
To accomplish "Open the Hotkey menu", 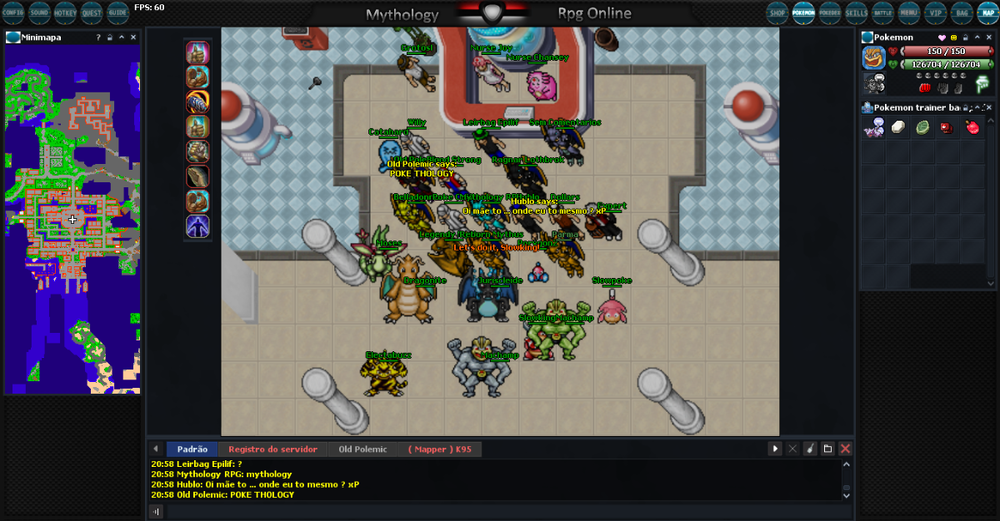I will [x=66, y=13].
